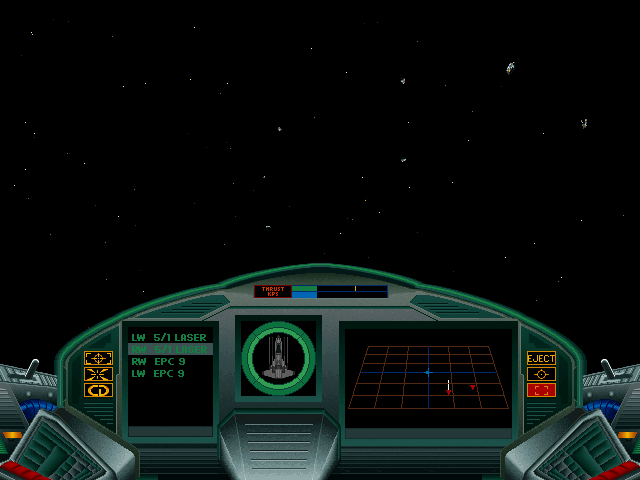Click the starburst icon button

(x=98, y=374)
